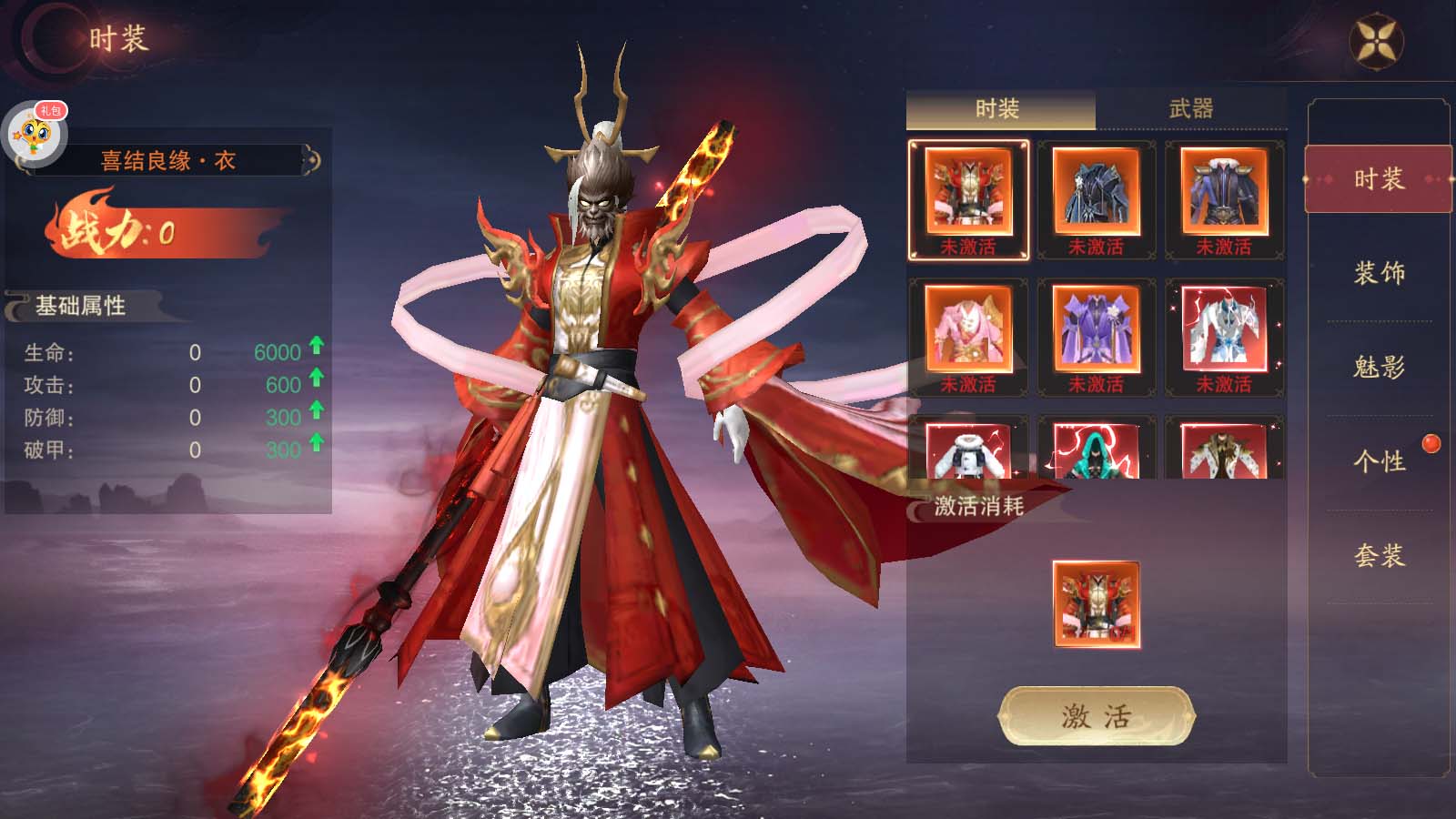This screenshot has width=1456, height=819.
Task: Switch to the 武器 tab
Action: pos(1190,109)
